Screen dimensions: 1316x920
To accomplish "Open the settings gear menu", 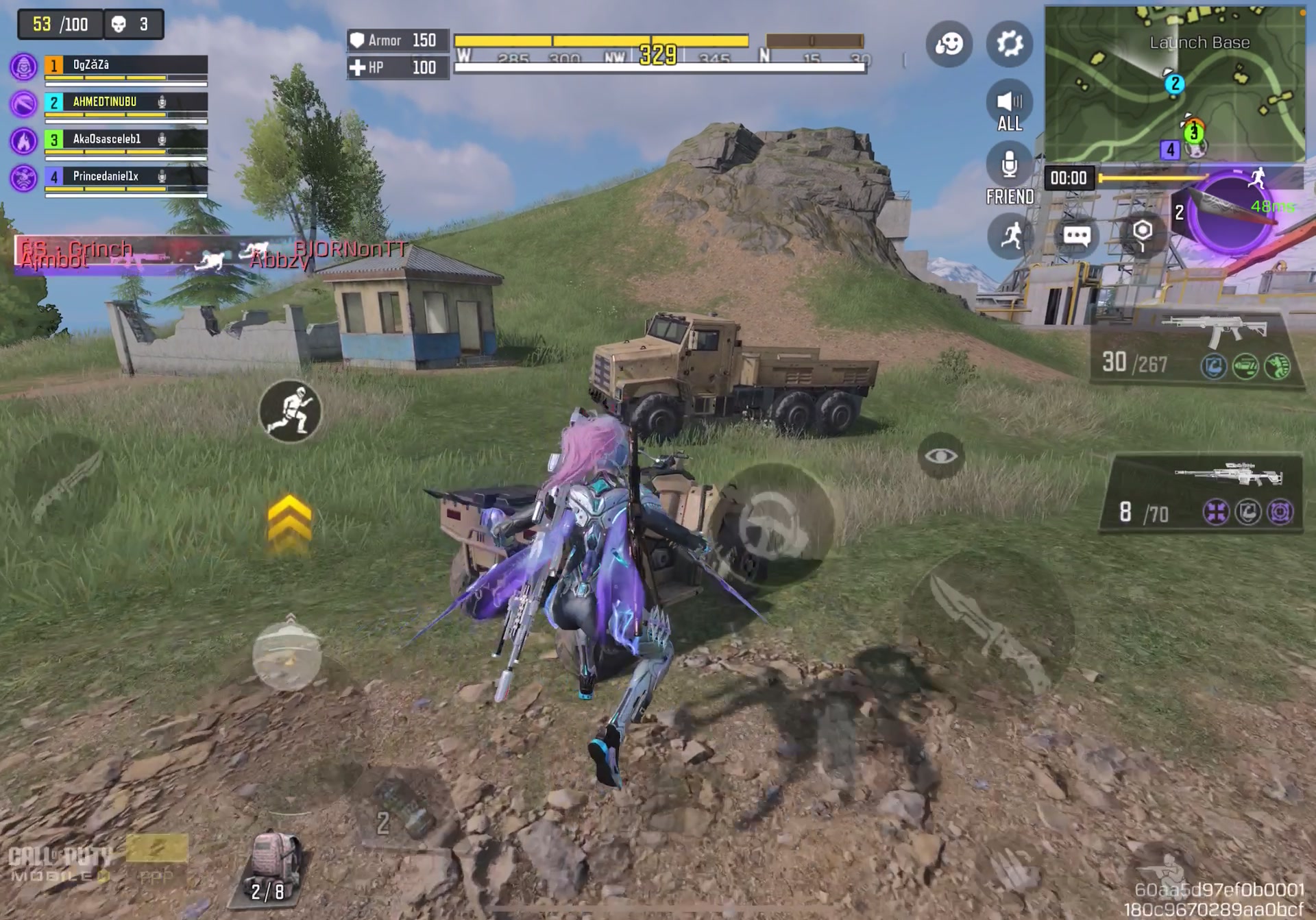I will click(x=1009, y=44).
